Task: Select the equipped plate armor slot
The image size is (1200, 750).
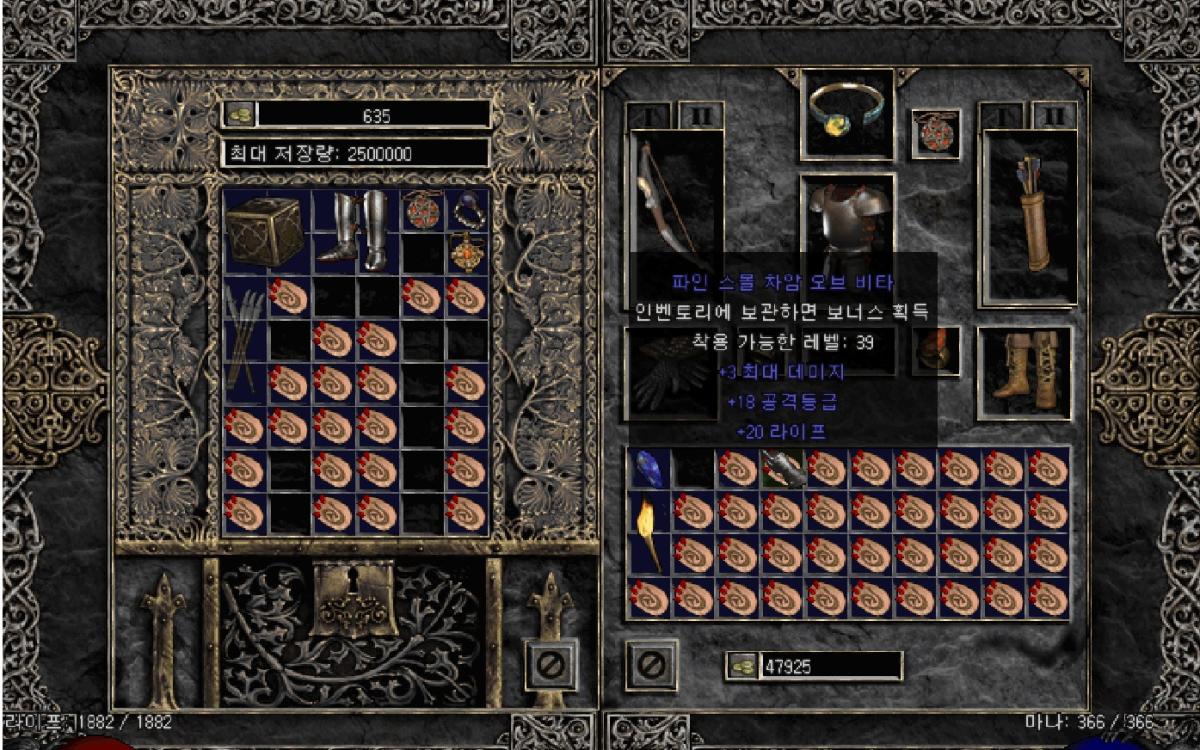Action: pyautogui.click(x=847, y=220)
